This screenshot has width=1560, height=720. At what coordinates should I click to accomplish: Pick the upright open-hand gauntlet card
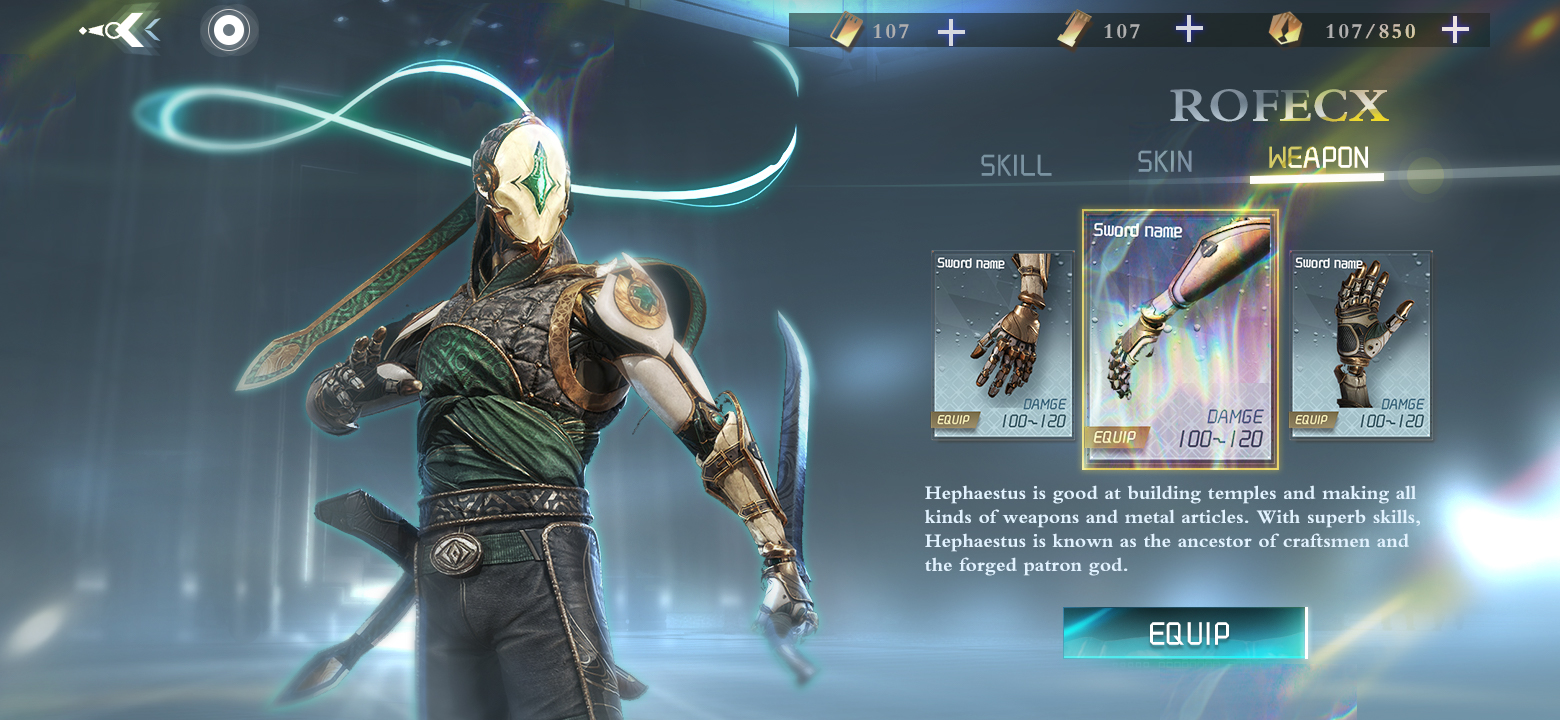click(x=1361, y=343)
